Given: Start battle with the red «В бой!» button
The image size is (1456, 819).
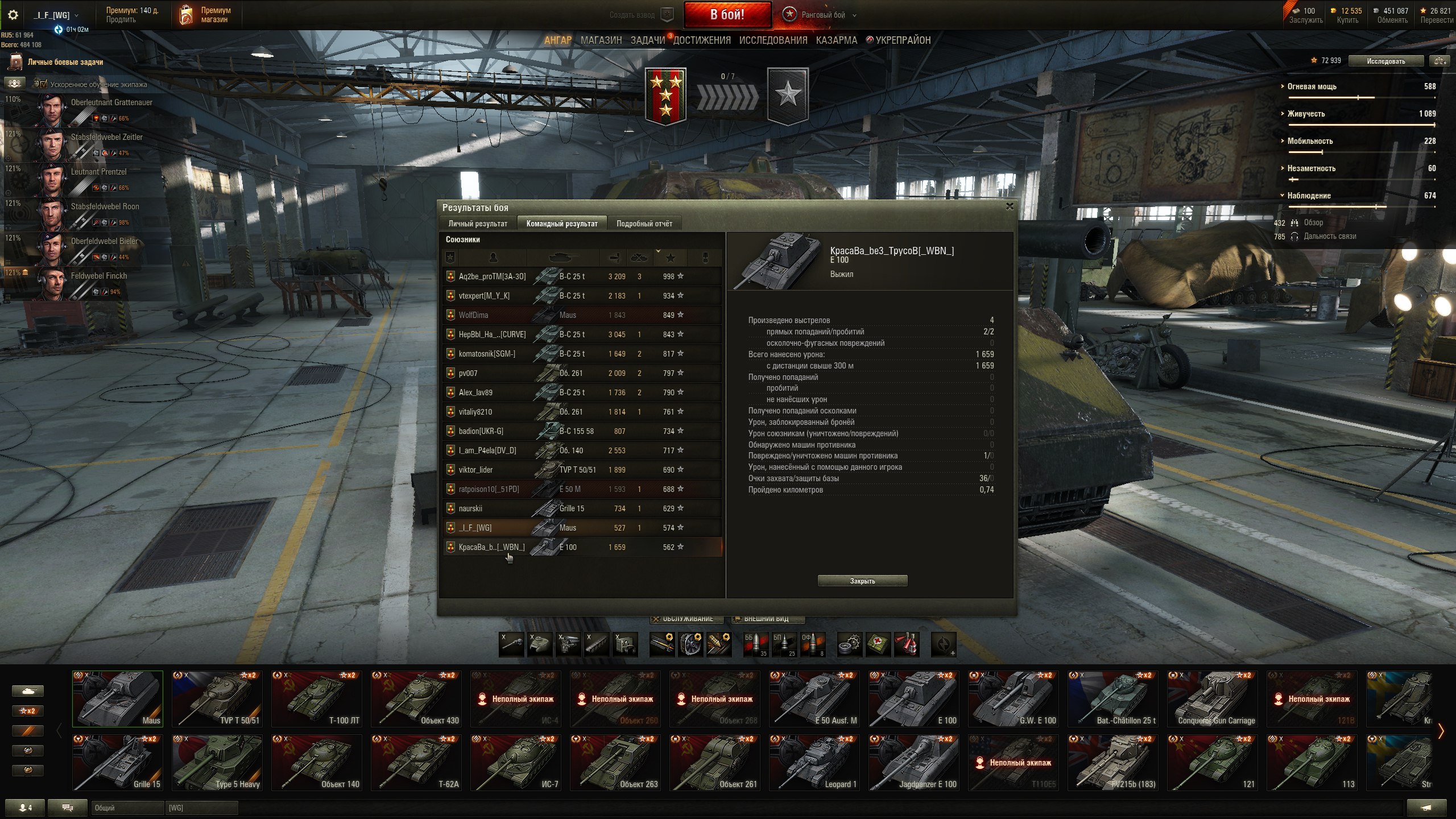Looking at the screenshot, I should [727, 15].
